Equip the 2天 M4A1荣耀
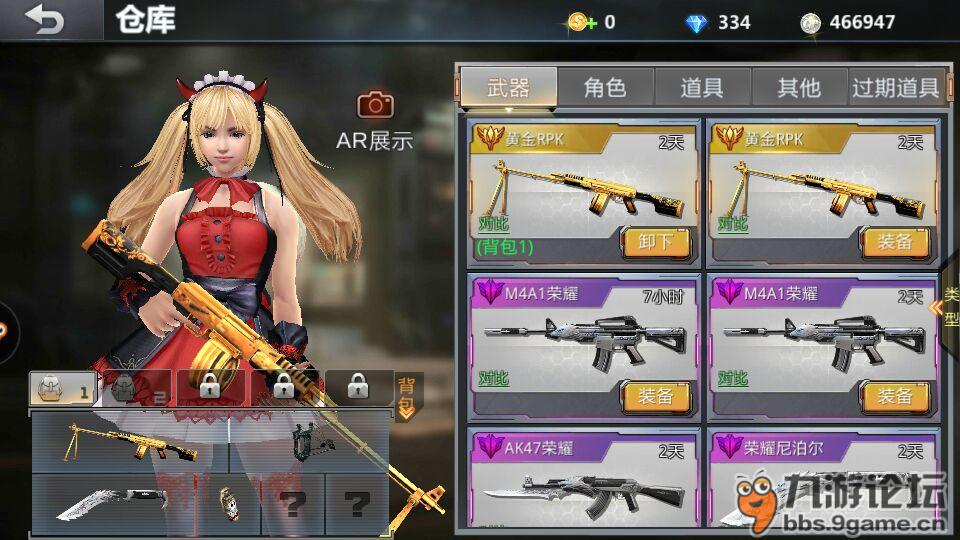The width and height of the screenshot is (960, 540). (895, 397)
